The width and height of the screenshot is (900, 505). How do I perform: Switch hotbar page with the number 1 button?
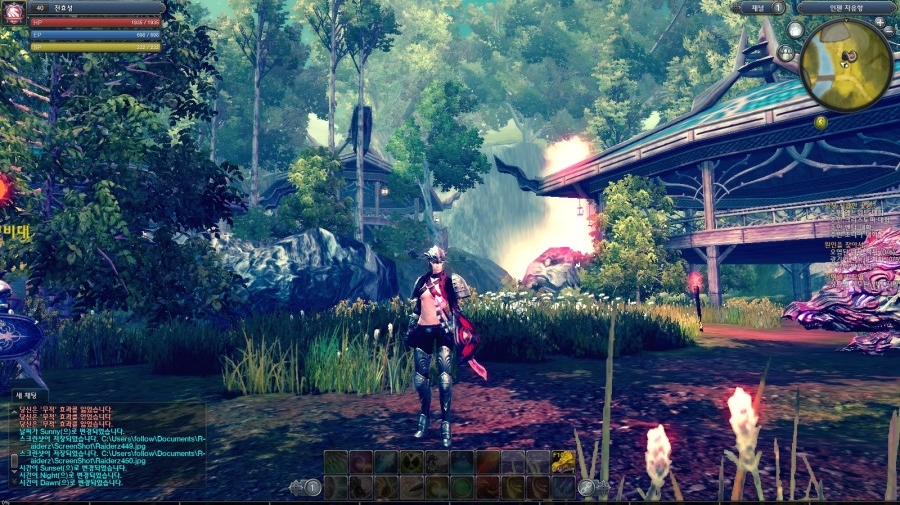point(313,488)
